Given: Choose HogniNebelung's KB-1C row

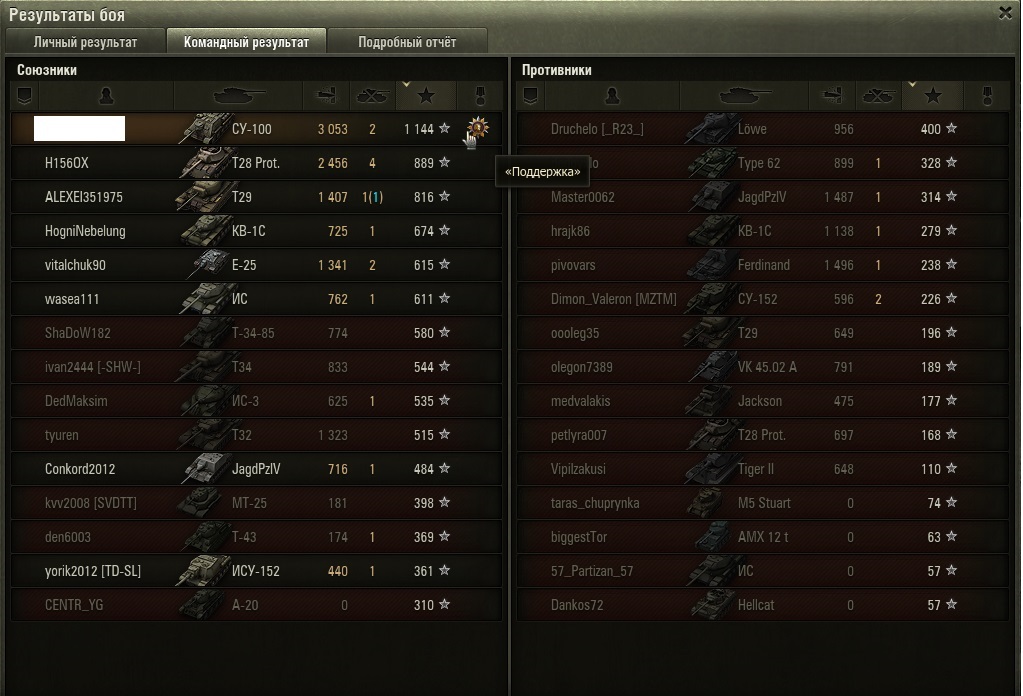Looking at the screenshot, I should click(256, 231).
